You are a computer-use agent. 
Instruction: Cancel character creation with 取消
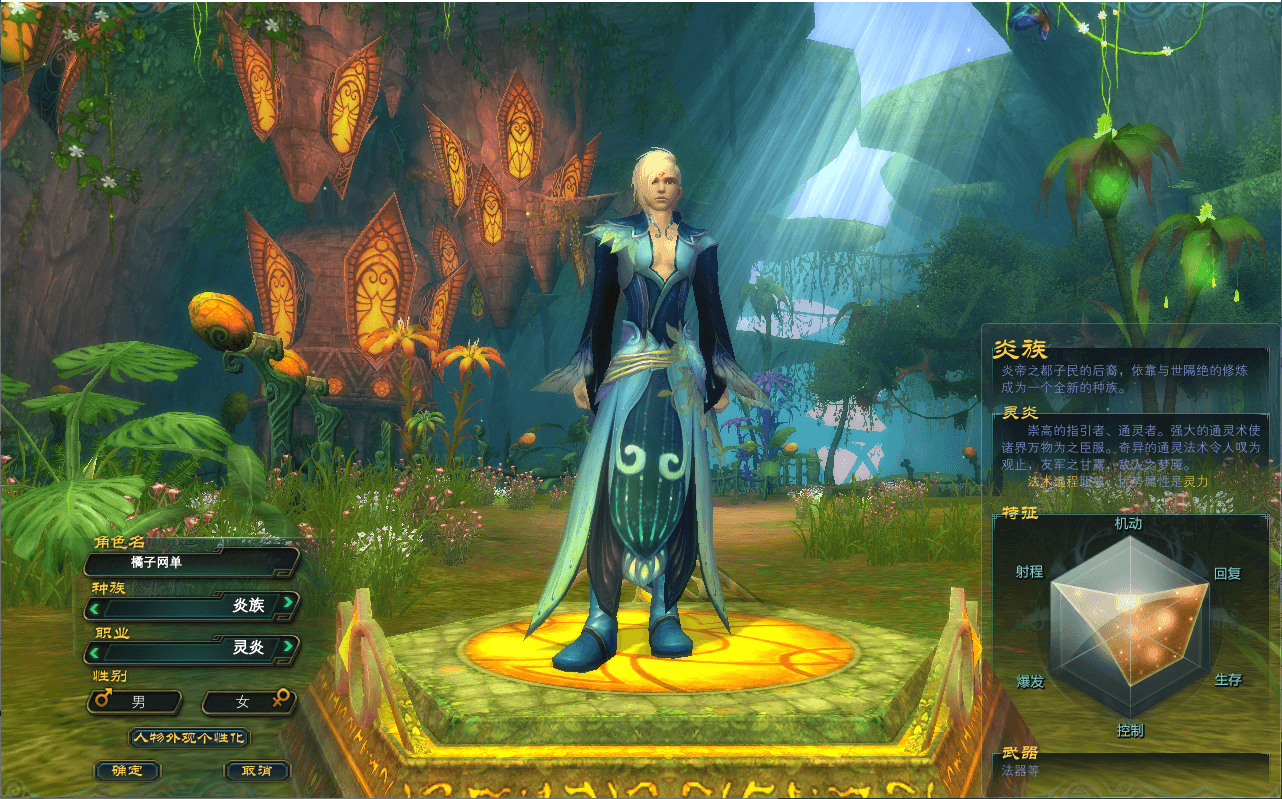pos(259,771)
